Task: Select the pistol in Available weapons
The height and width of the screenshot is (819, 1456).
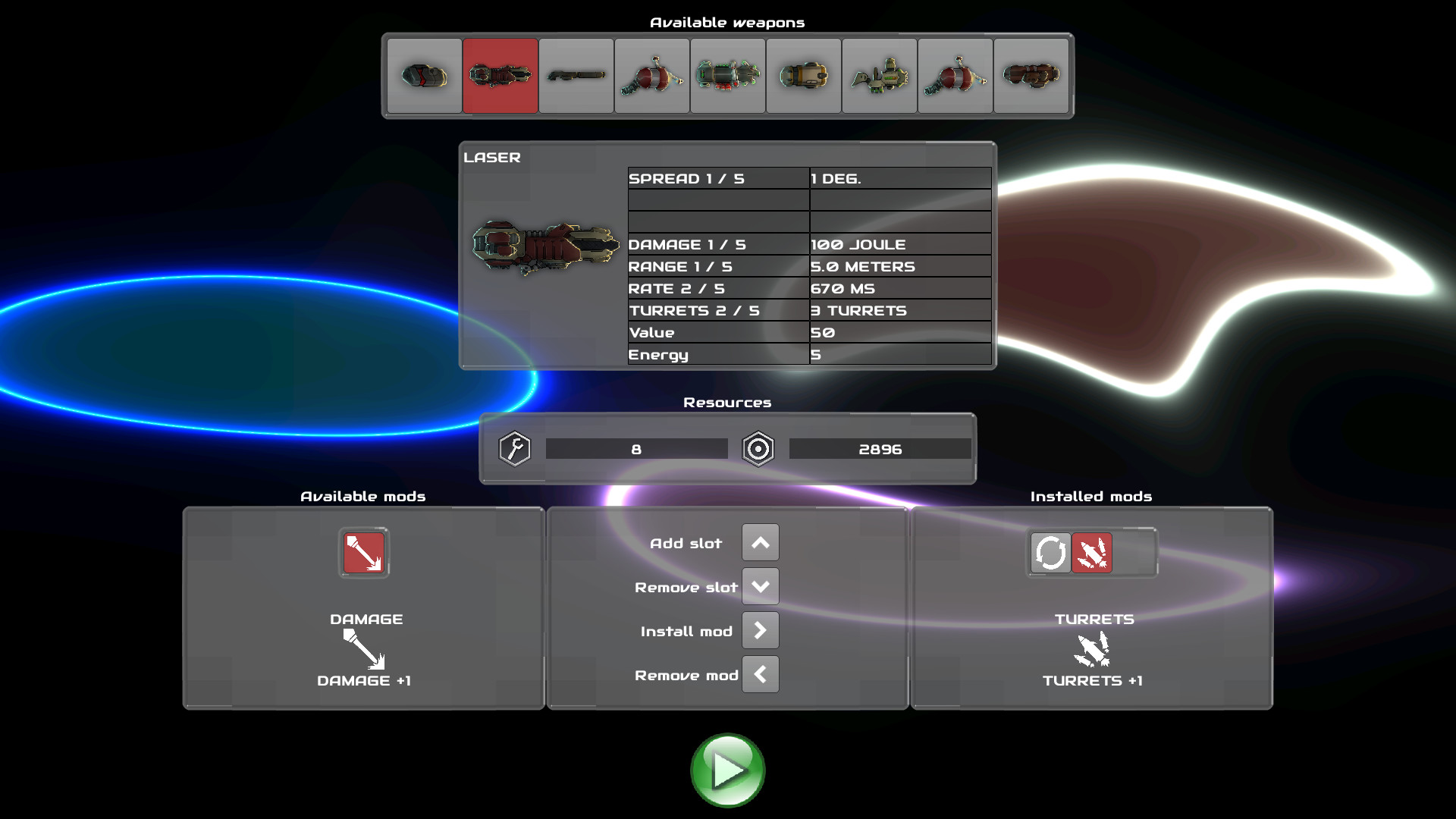Action: pos(425,75)
